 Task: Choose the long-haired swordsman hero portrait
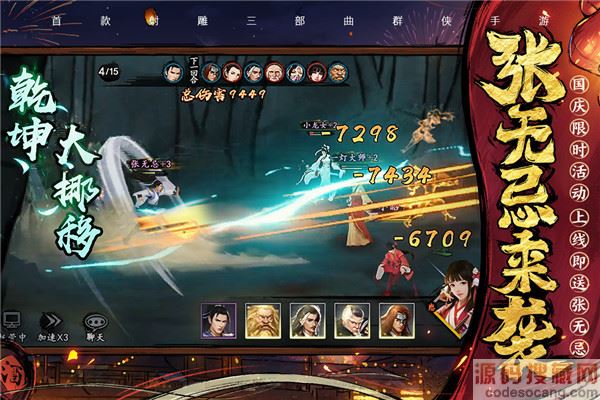click(x=306, y=319)
